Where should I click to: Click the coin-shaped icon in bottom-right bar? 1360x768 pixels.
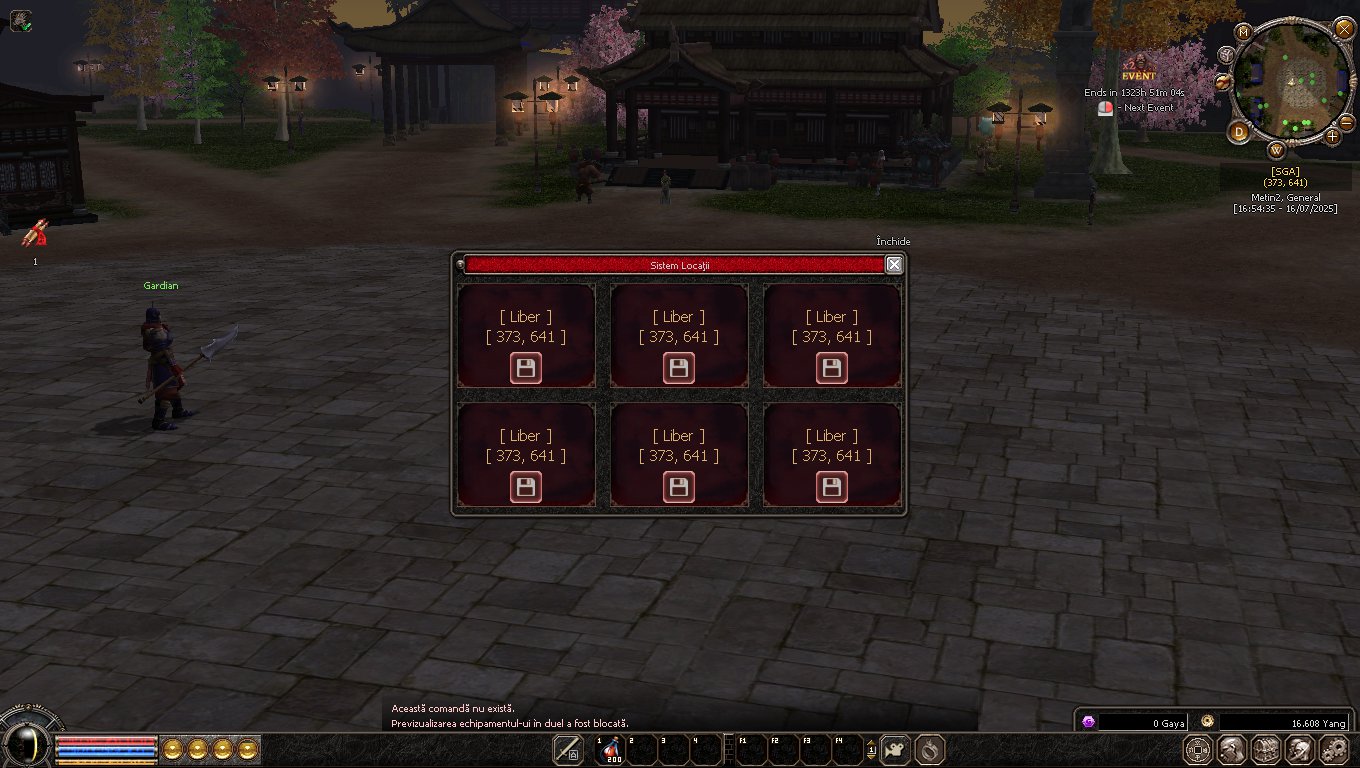pyautogui.click(x=1198, y=749)
